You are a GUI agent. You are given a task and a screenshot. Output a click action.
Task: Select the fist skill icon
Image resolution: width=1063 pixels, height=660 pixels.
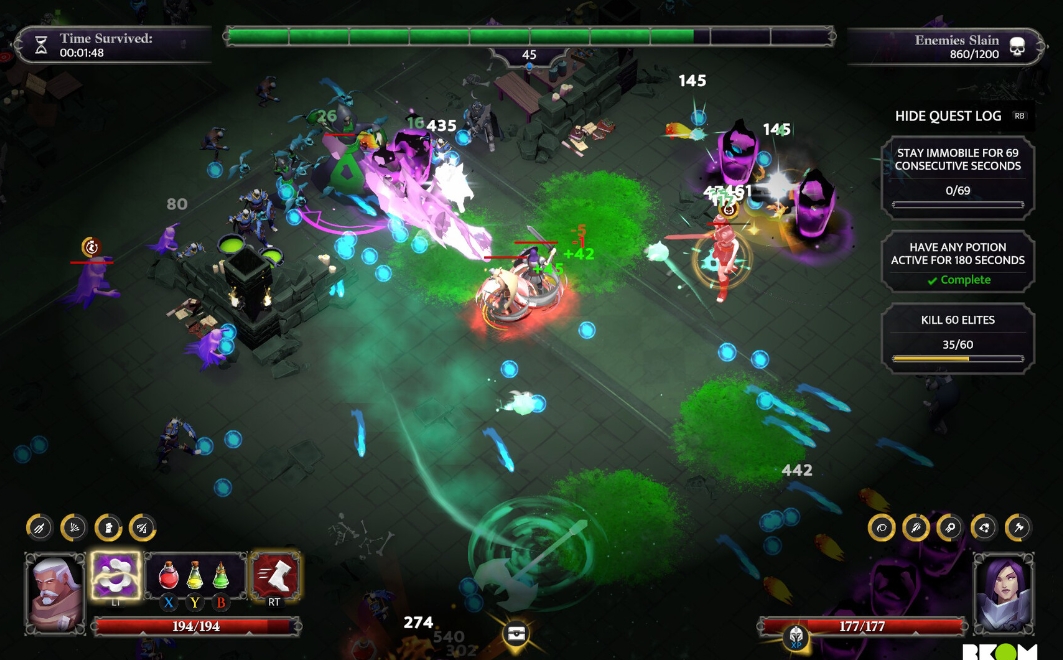point(109,527)
